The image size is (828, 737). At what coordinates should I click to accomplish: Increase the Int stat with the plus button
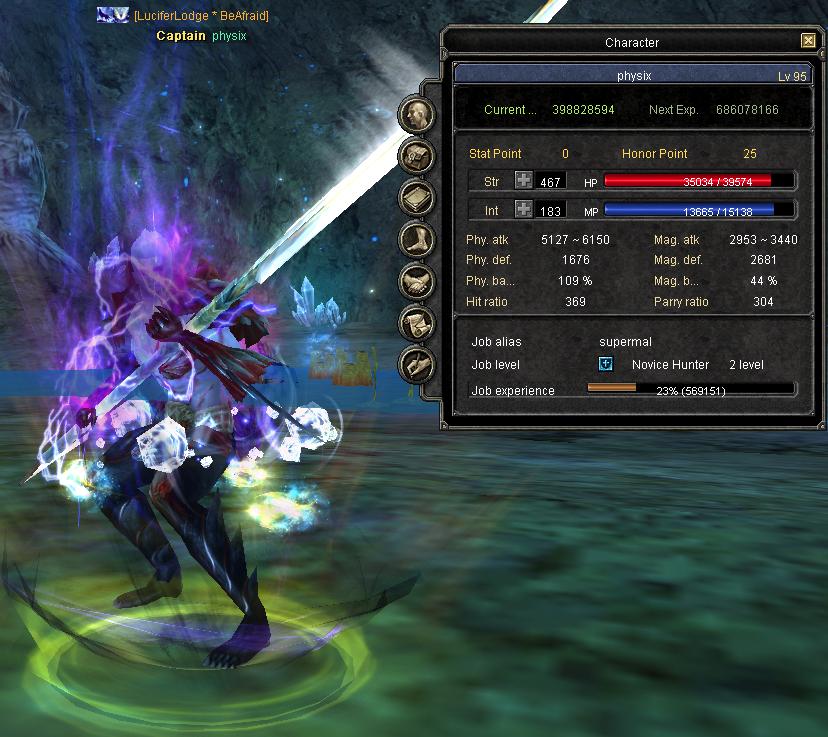tap(524, 209)
